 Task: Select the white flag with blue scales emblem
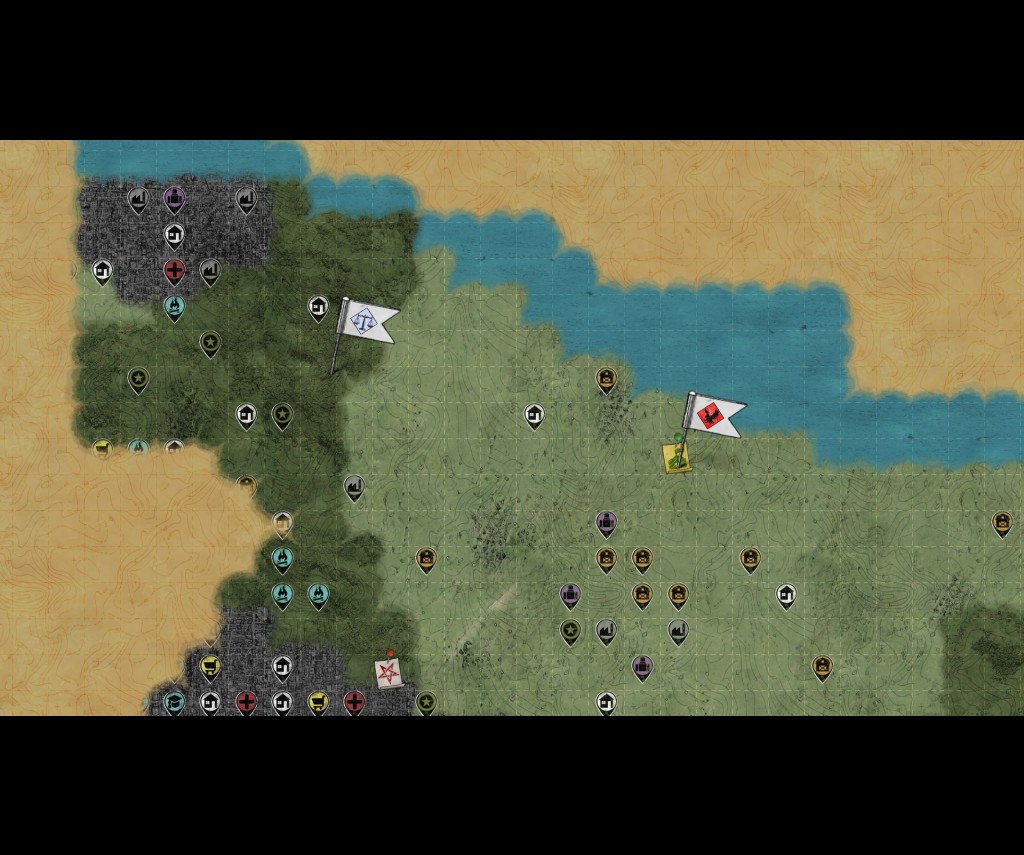(366, 321)
